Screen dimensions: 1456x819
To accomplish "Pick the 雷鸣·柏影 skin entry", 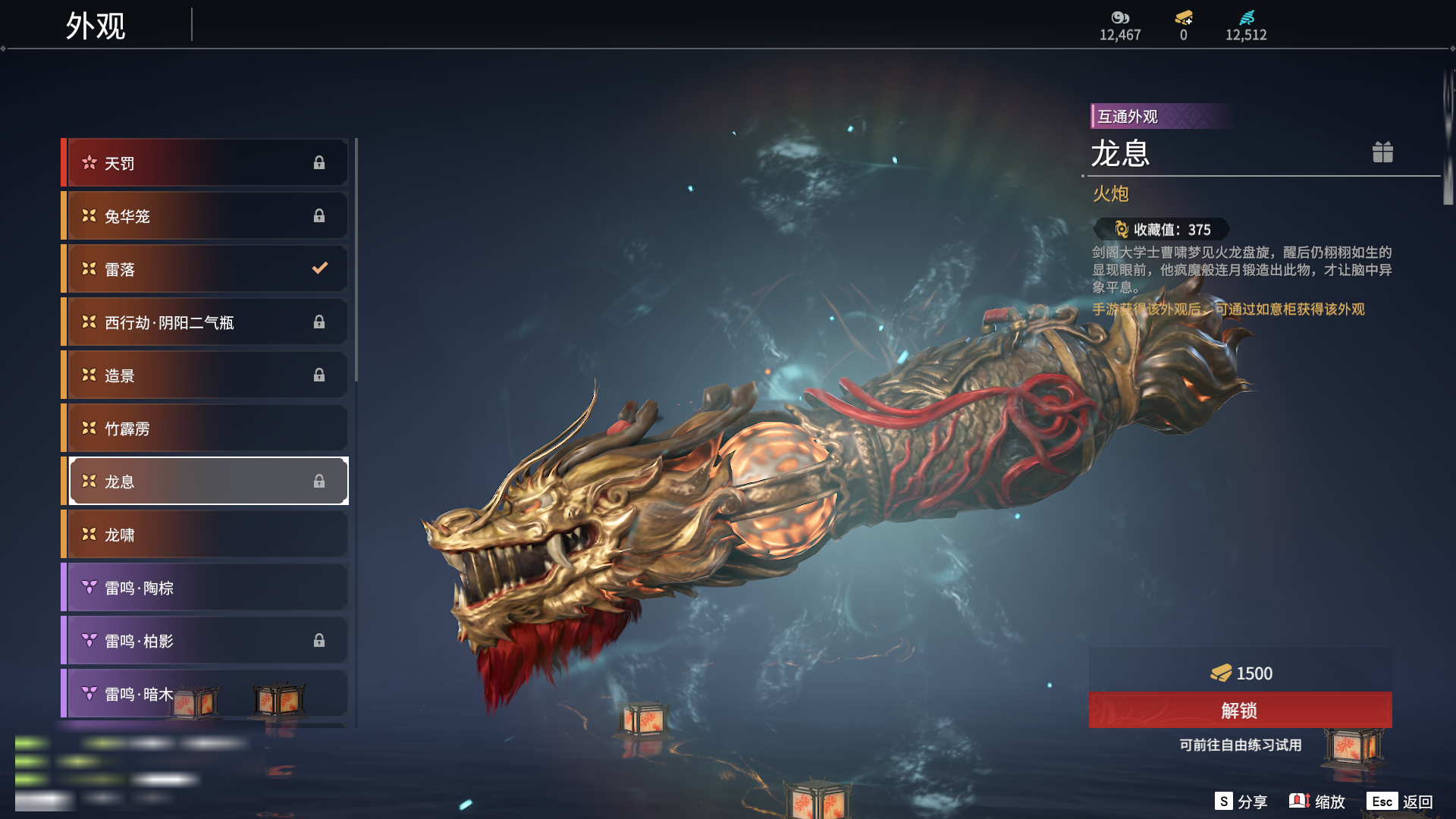I will [205, 641].
